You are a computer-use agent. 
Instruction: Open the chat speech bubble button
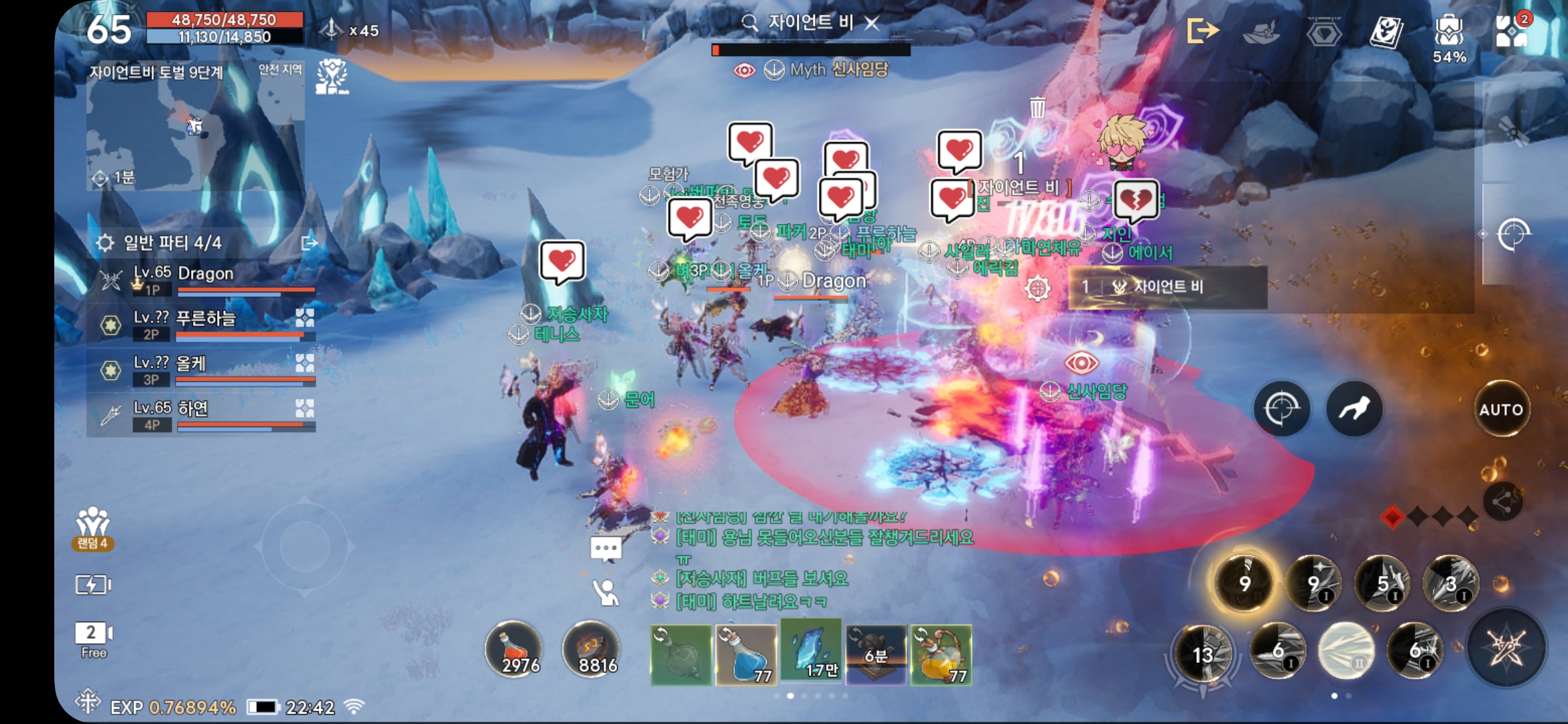point(606,549)
